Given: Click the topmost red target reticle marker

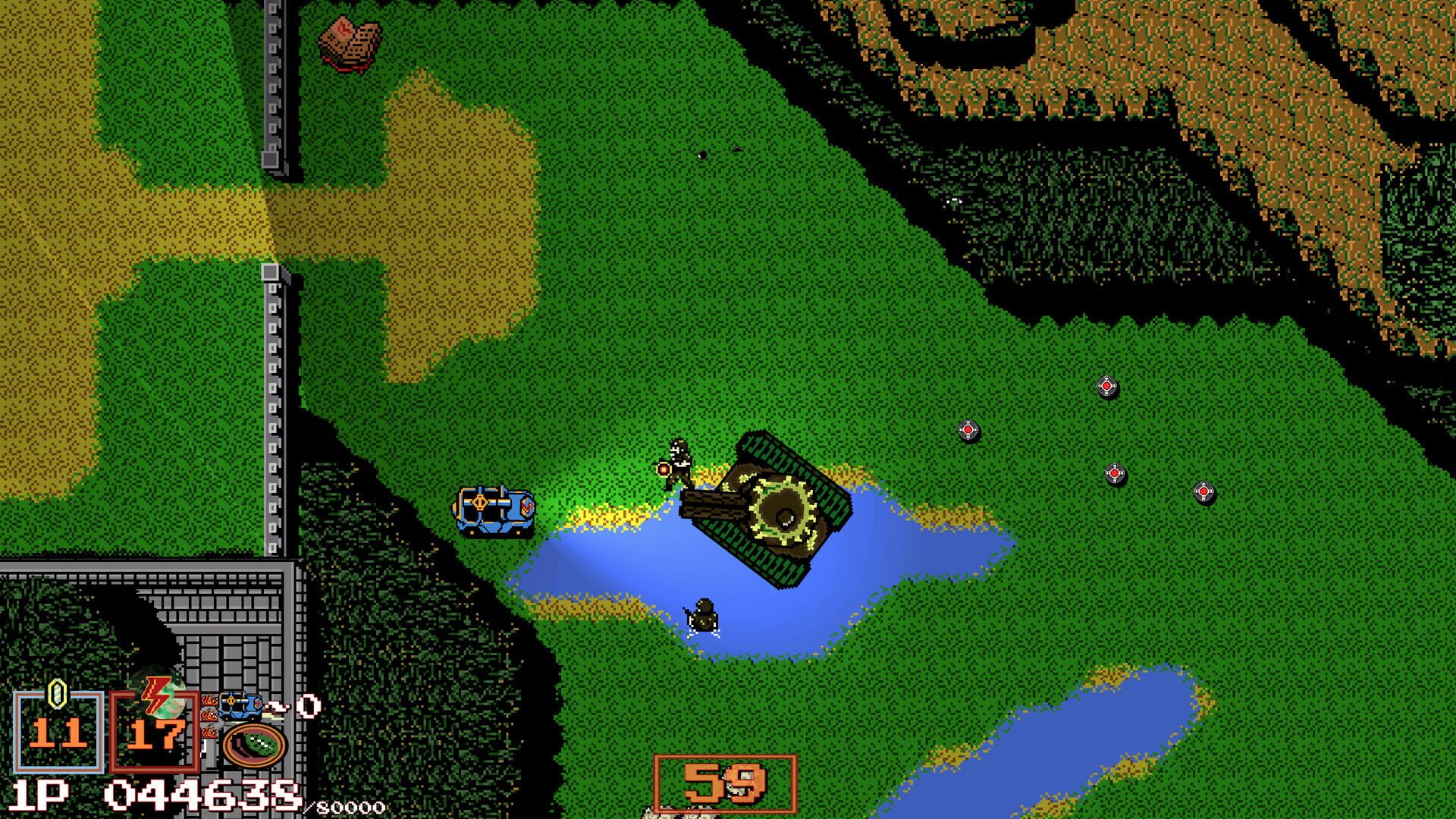Looking at the screenshot, I should (1107, 385).
